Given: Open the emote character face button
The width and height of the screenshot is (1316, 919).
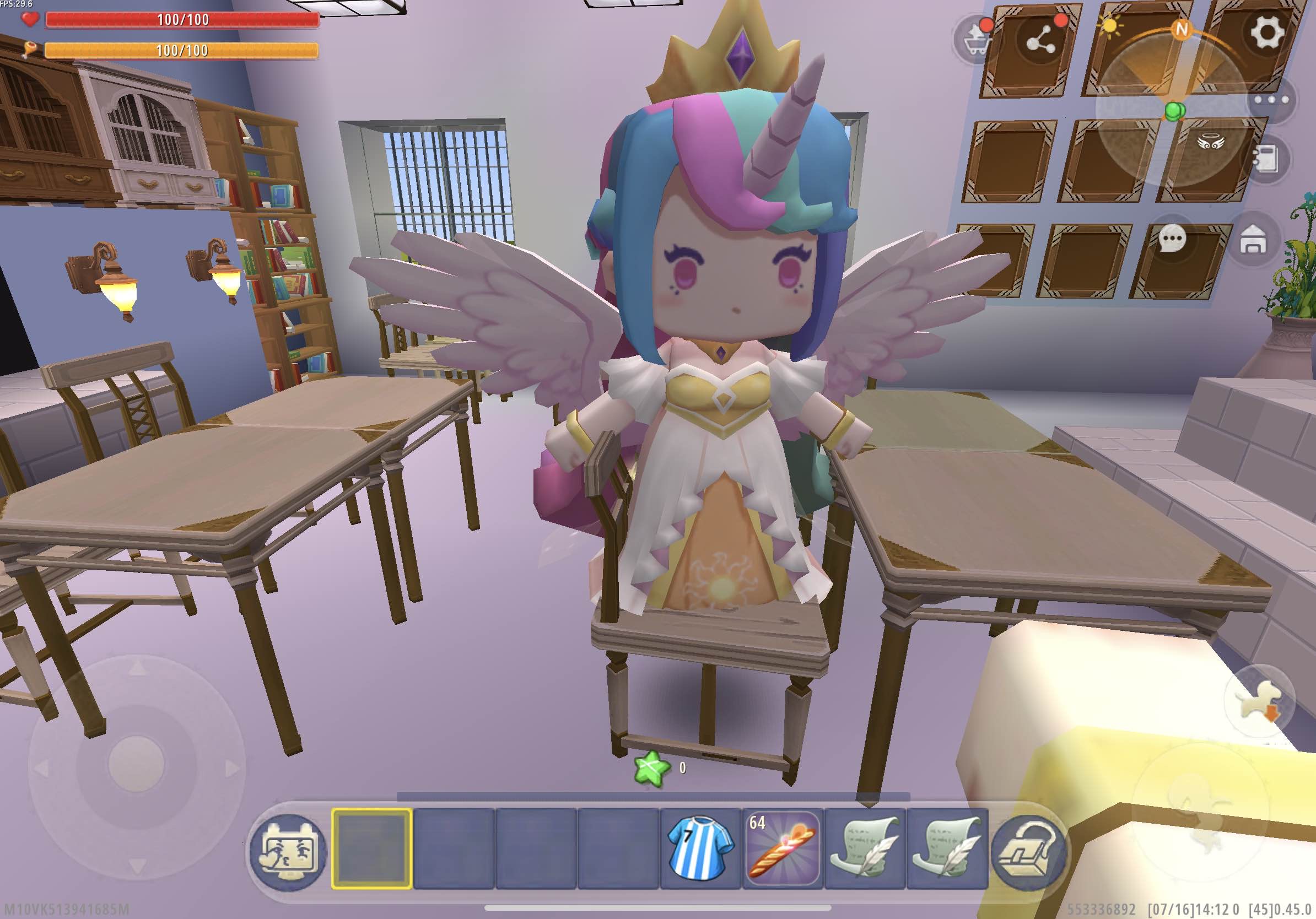Looking at the screenshot, I should tap(288, 851).
